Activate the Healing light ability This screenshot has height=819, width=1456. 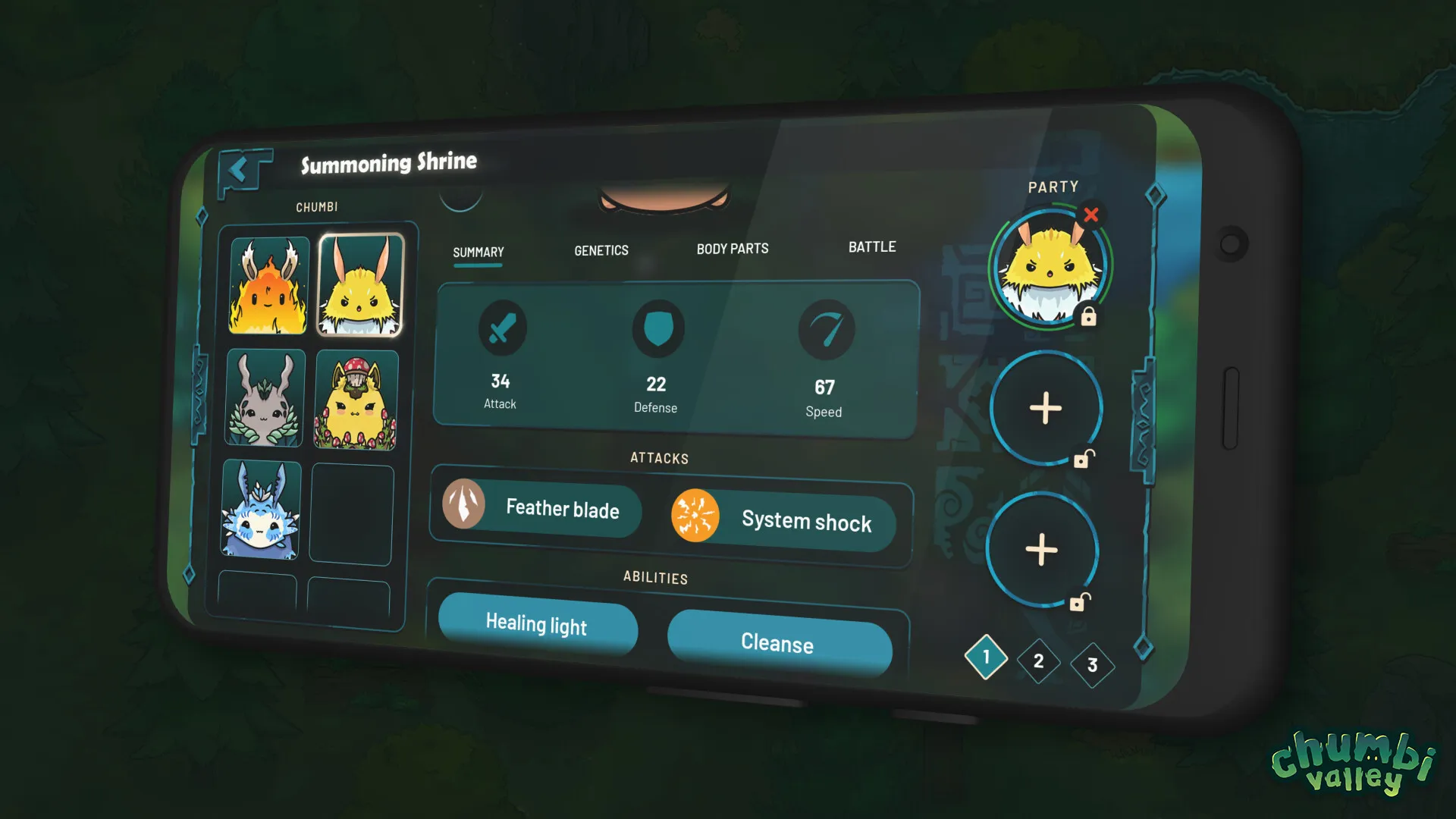tap(537, 624)
